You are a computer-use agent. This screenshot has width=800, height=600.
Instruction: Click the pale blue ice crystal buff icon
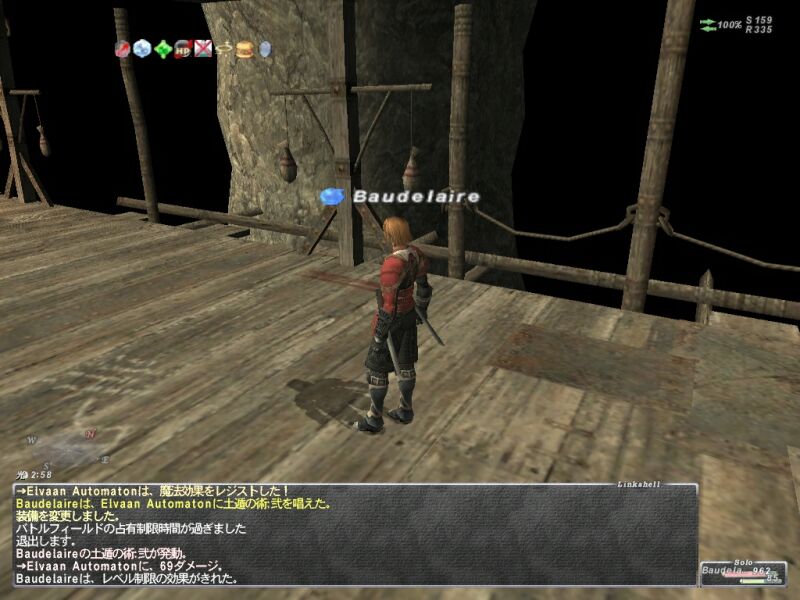tap(142, 48)
